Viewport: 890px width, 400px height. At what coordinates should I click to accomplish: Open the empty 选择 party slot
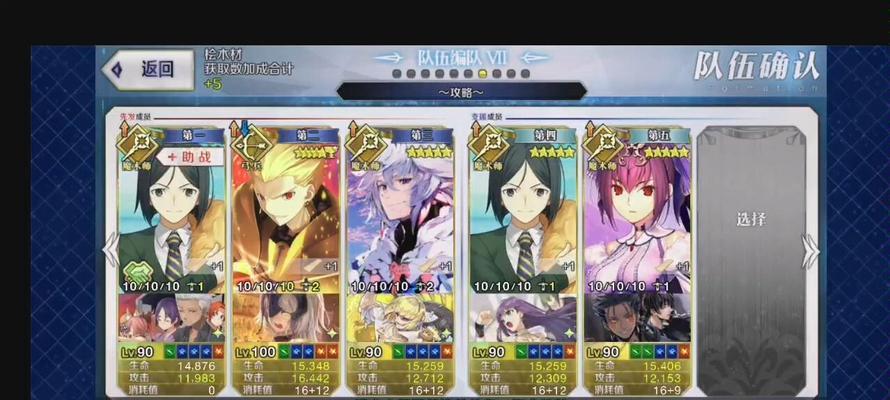pos(750,220)
